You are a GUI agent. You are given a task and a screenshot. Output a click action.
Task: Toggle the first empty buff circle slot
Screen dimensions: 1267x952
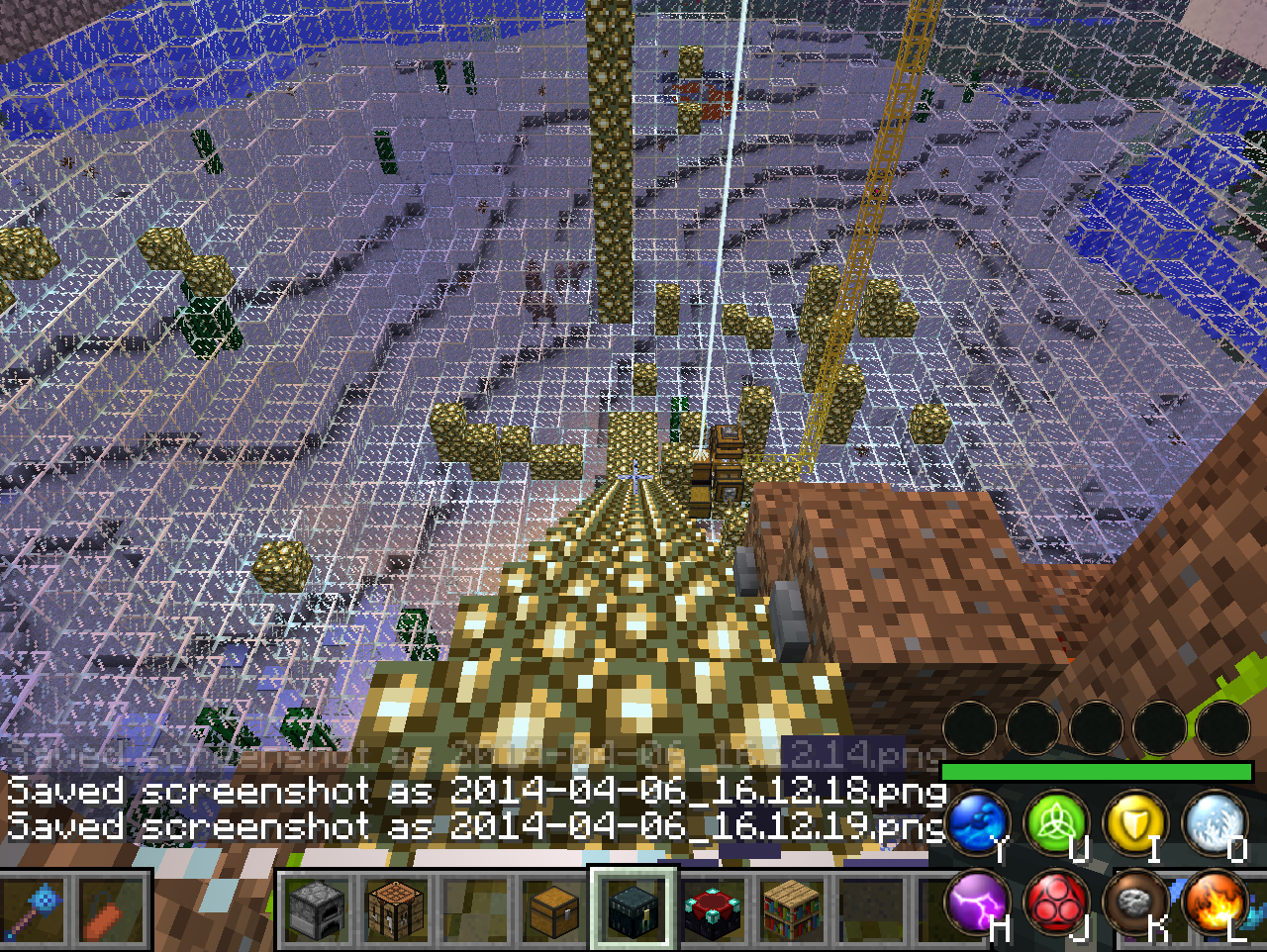(972, 727)
